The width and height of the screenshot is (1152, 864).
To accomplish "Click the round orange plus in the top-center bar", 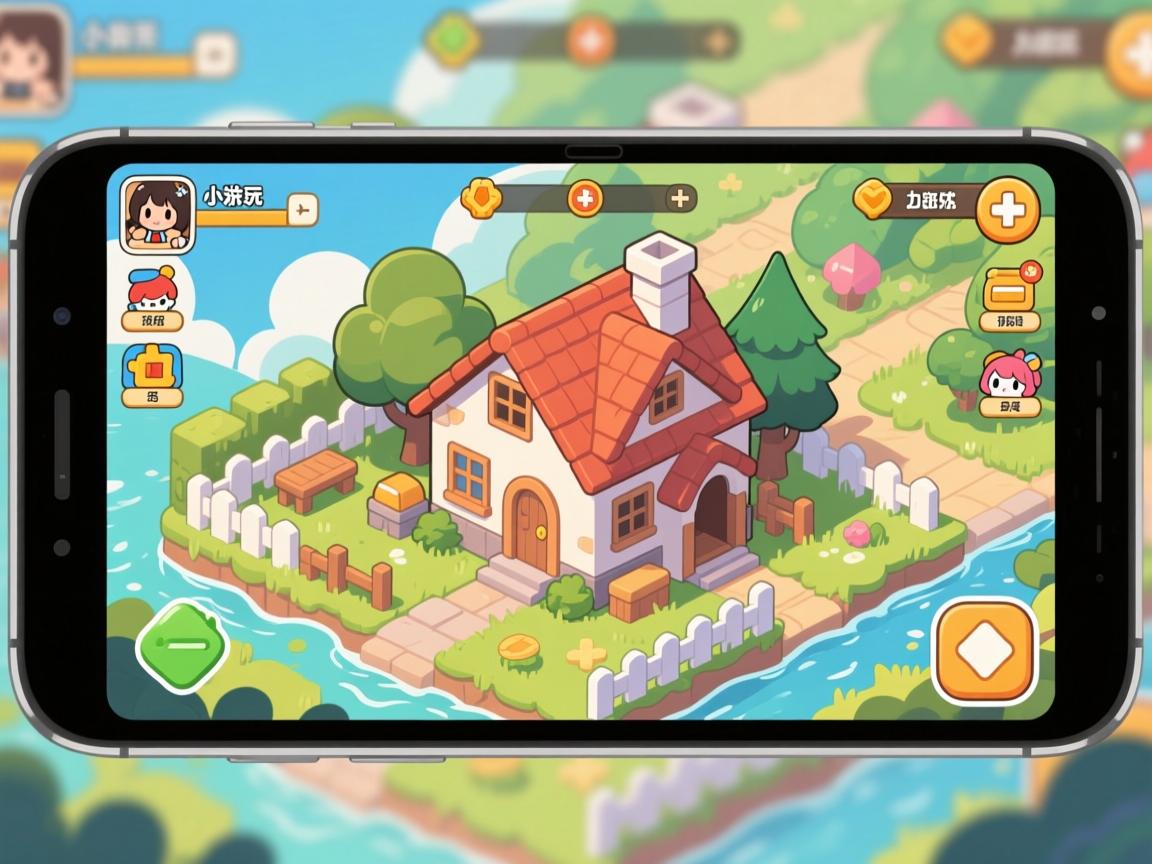I will tap(586, 197).
